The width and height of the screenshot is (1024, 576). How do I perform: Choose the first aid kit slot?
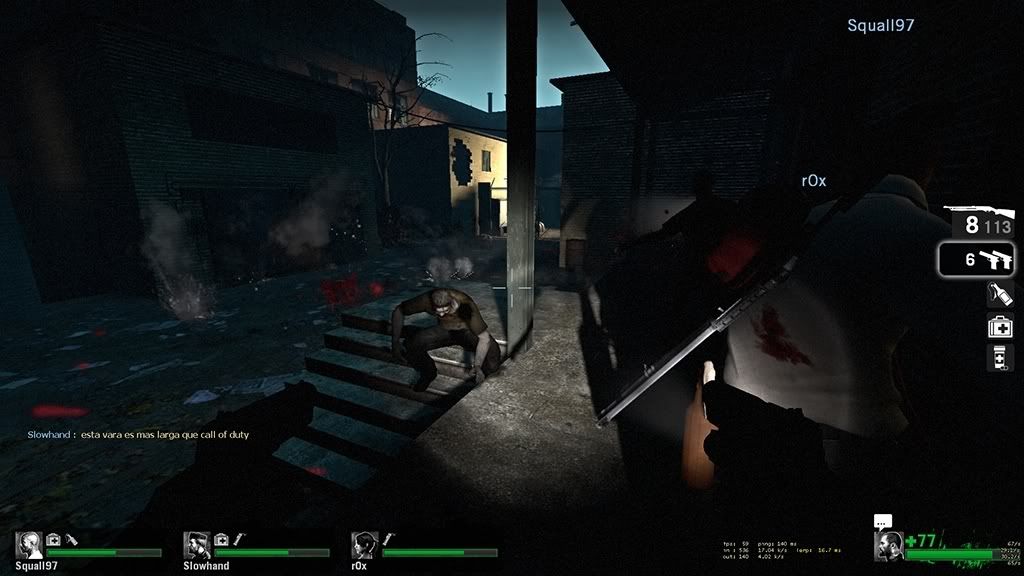click(1000, 325)
